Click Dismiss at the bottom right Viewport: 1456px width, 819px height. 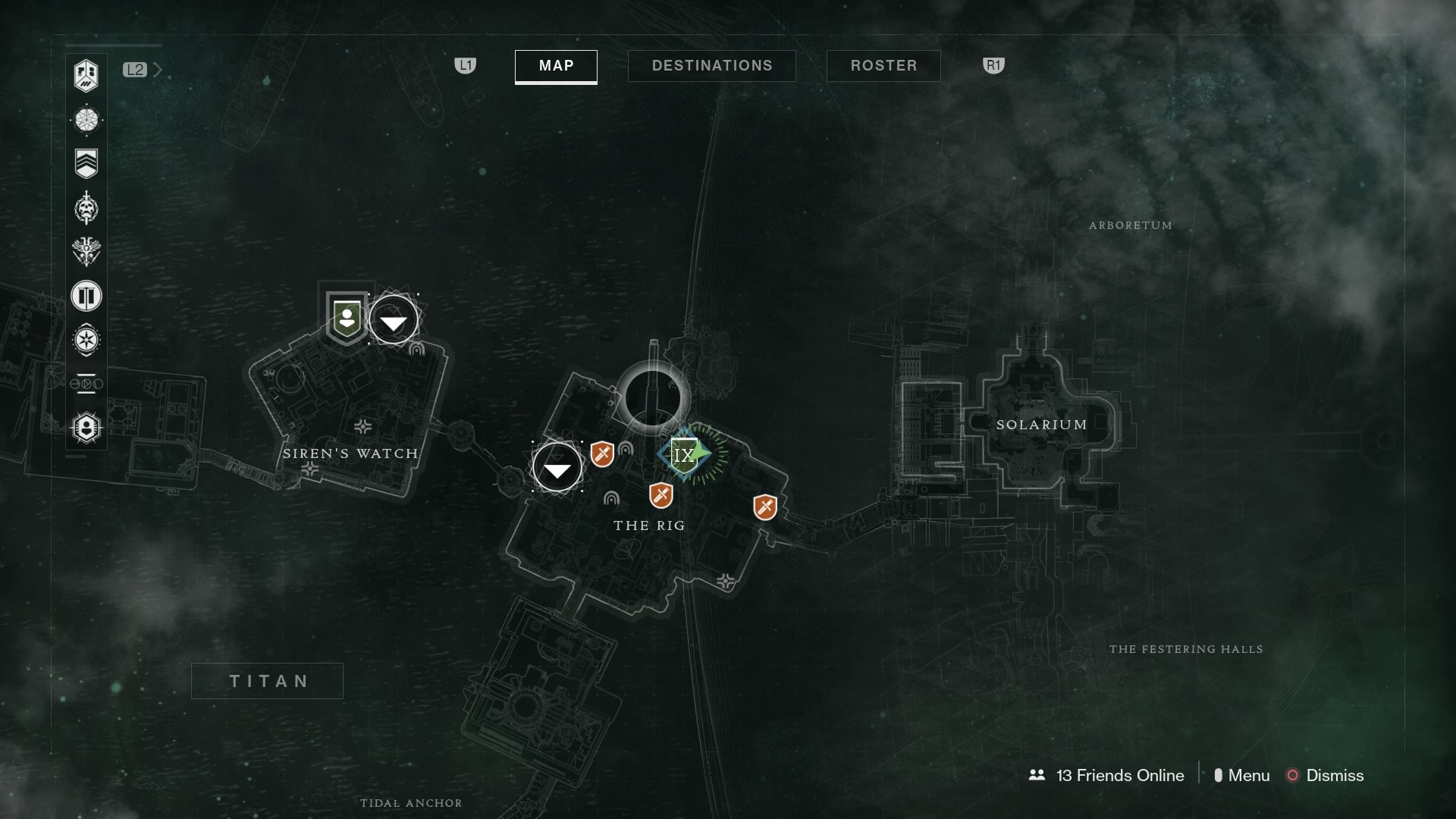(x=1335, y=776)
